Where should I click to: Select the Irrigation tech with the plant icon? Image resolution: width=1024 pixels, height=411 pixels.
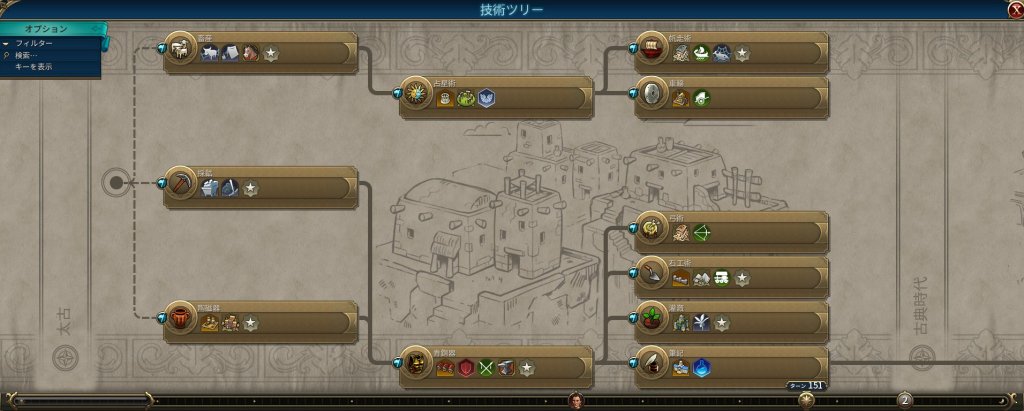(733, 322)
